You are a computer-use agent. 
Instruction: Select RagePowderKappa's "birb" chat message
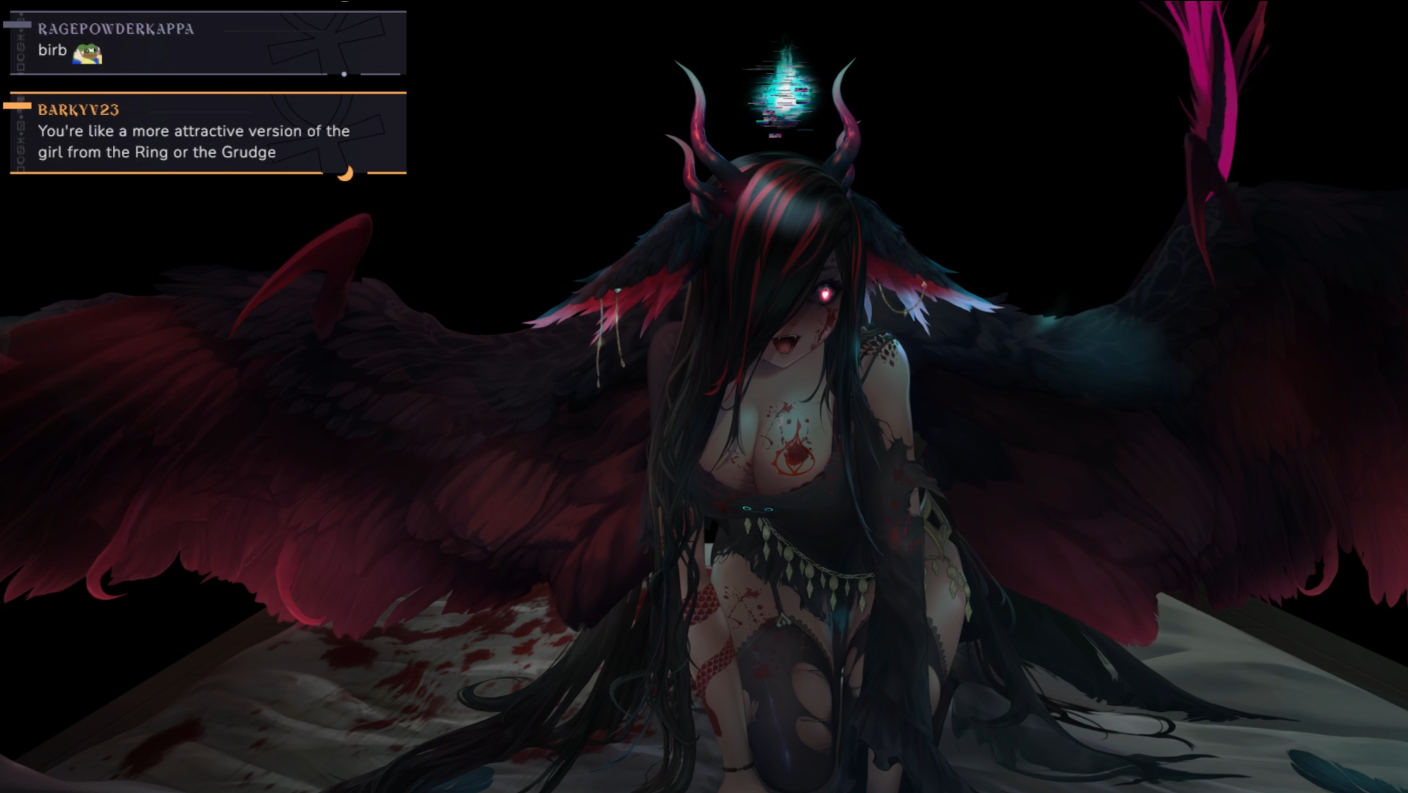click(52, 51)
